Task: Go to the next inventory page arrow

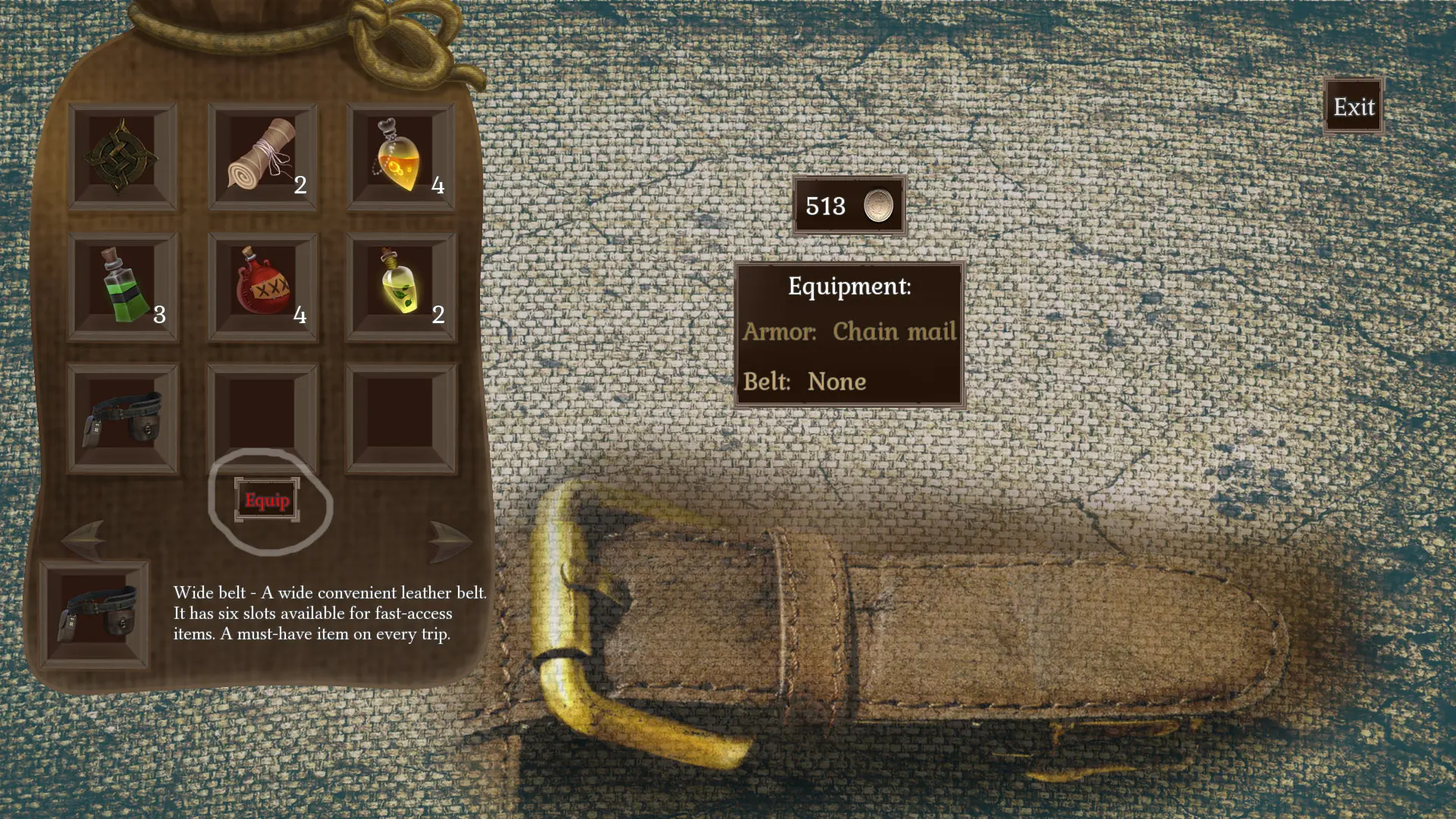Action: 449,540
